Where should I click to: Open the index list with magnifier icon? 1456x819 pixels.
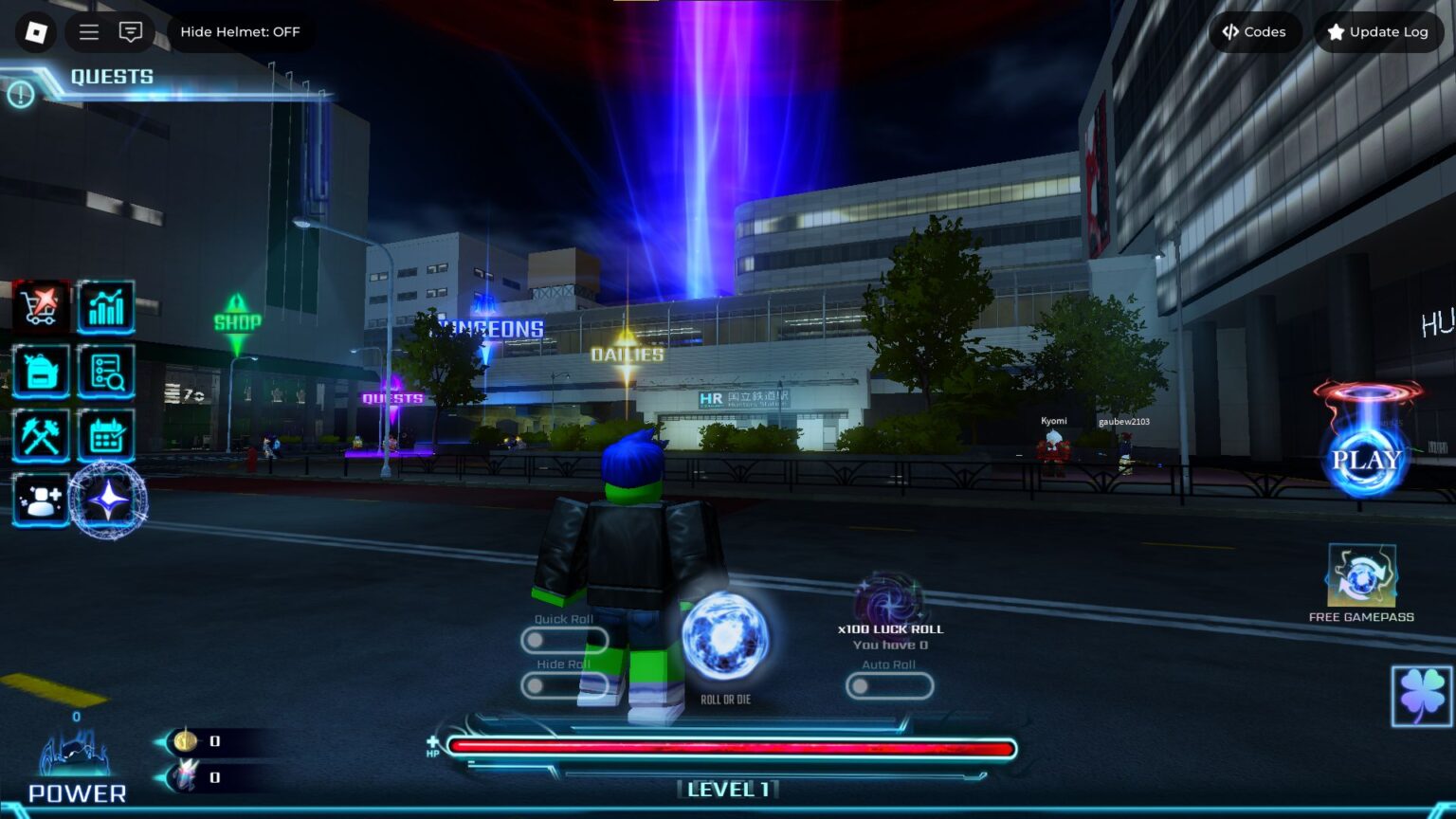(106, 372)
